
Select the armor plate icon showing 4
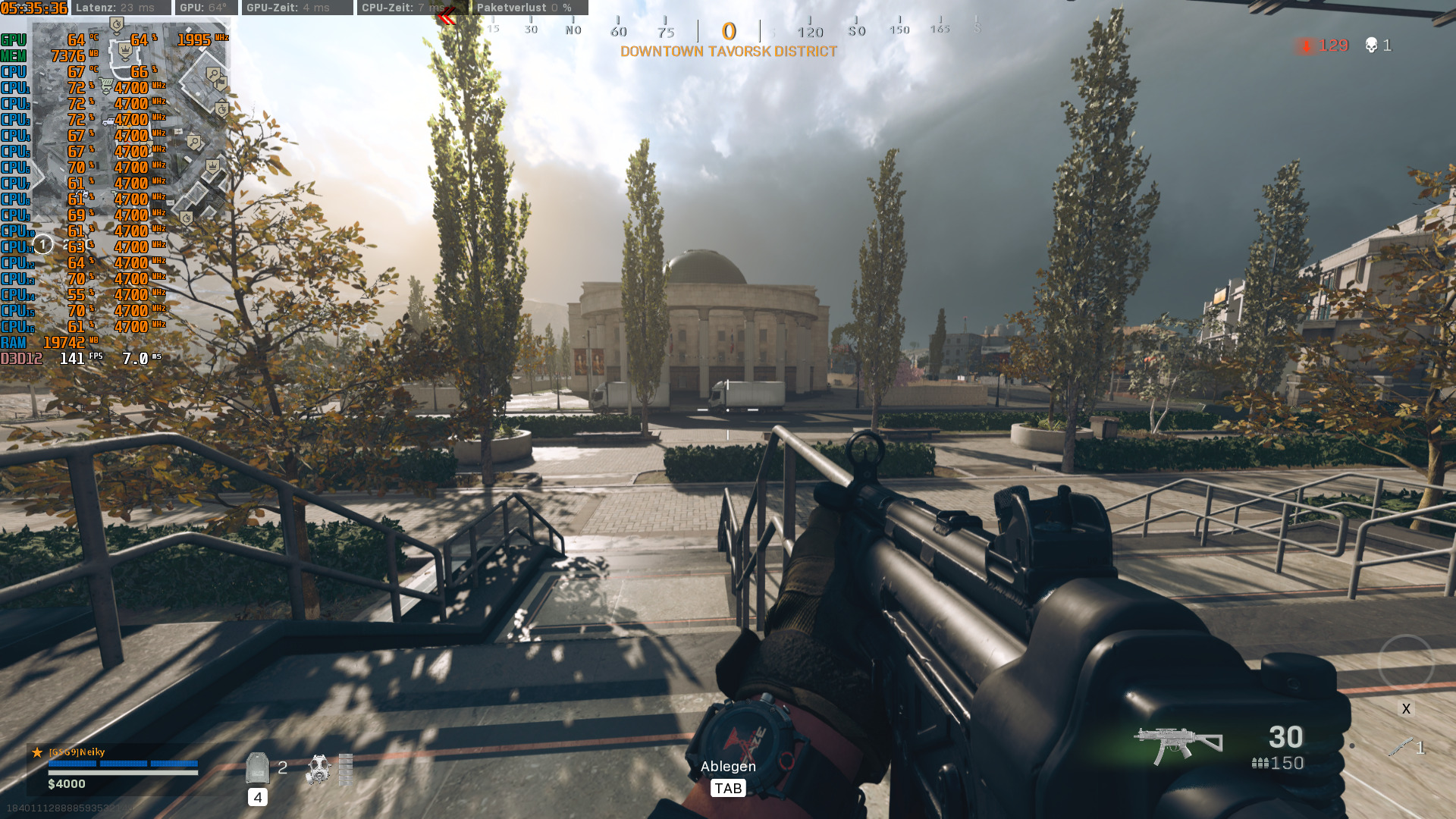[258, 769]
